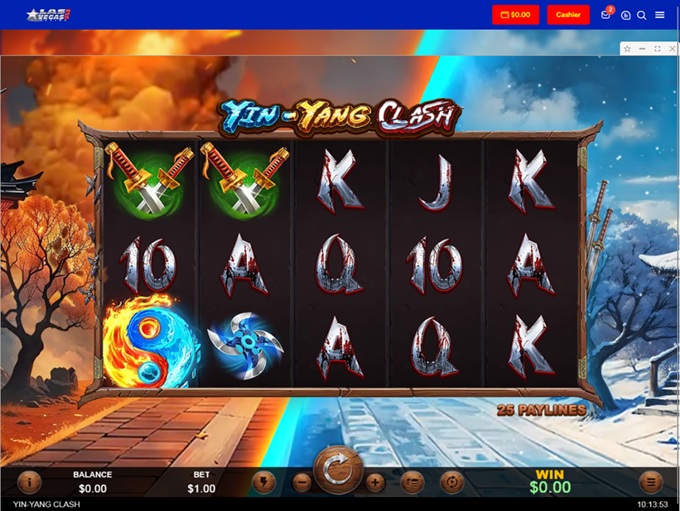This screenshot has width=680, height=511.
Task: Click the lightning bolt turbo button
Action: (264, 481)
